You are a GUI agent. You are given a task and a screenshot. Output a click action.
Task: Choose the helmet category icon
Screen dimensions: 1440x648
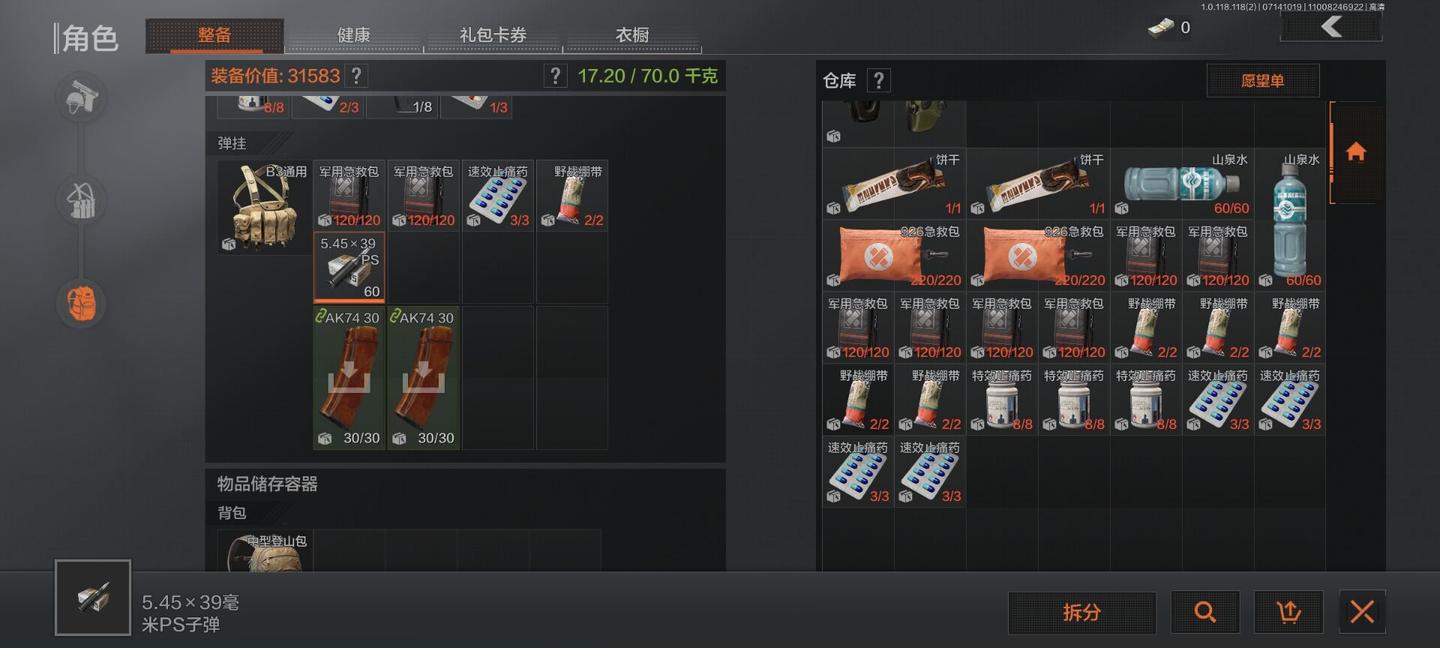click(81, 98)
